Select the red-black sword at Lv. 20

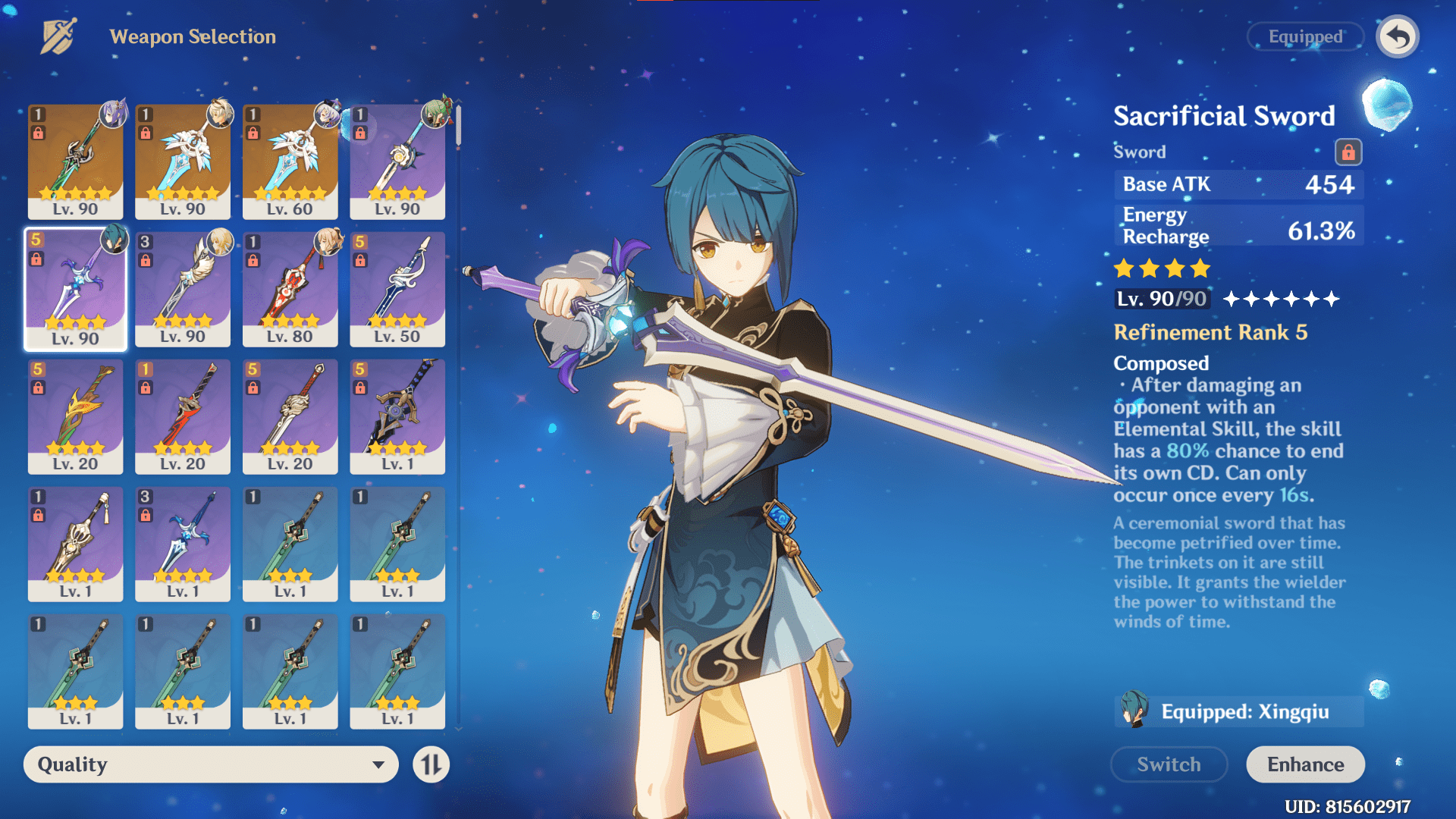point(183,416)
